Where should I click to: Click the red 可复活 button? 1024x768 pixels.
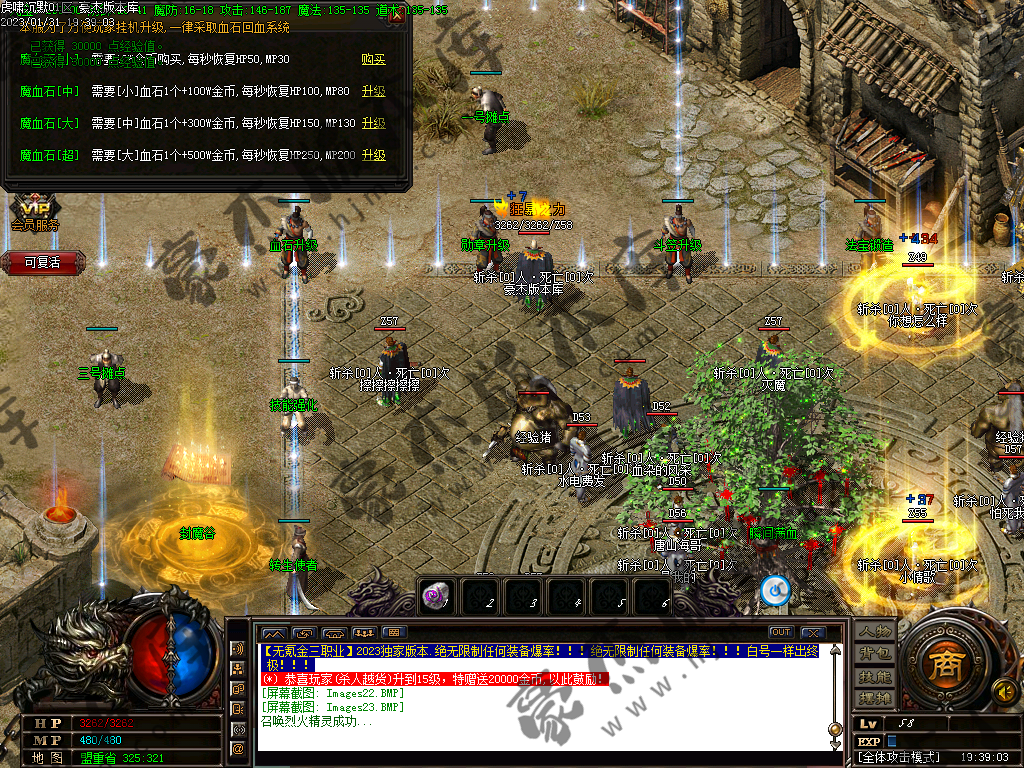(43, 263)
